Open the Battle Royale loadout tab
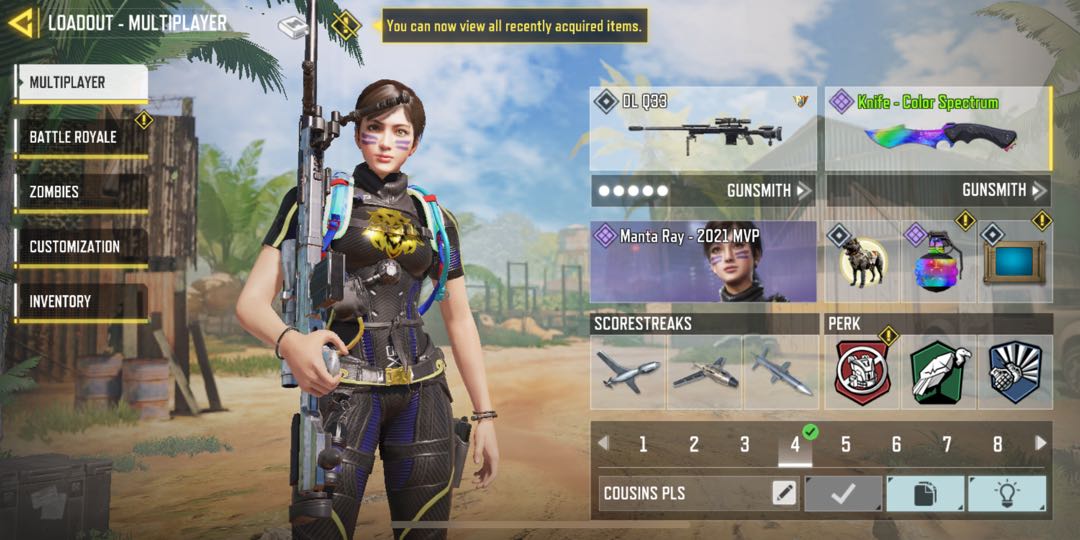The width and height of the screenshot is (1080, 540). click(82, 137)
